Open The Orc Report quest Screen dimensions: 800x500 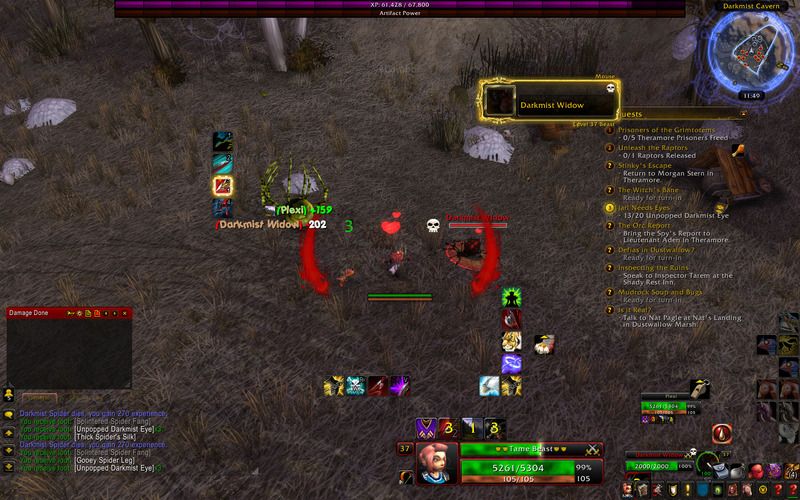644,225
